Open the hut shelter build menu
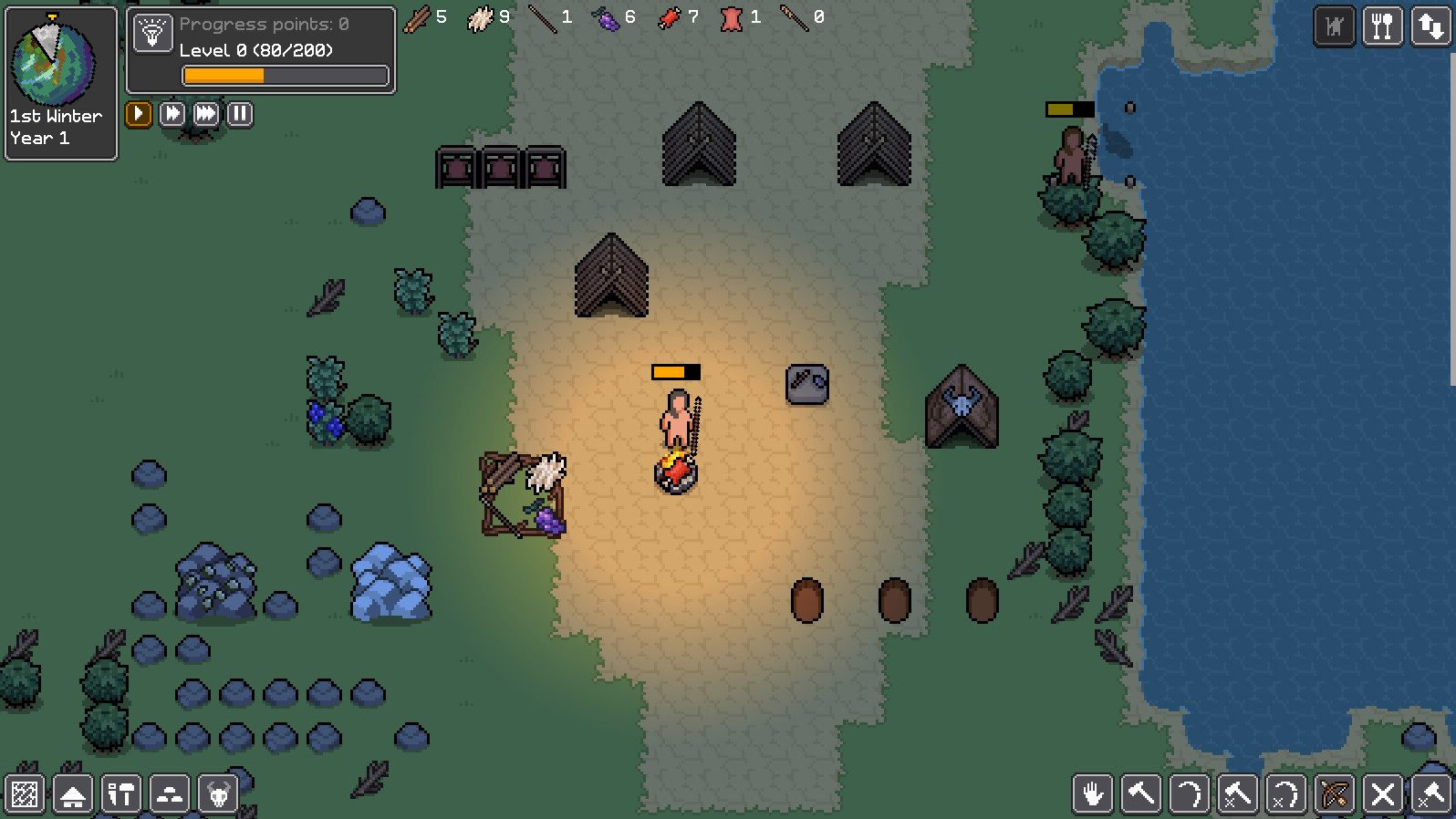 click(73, 794)
